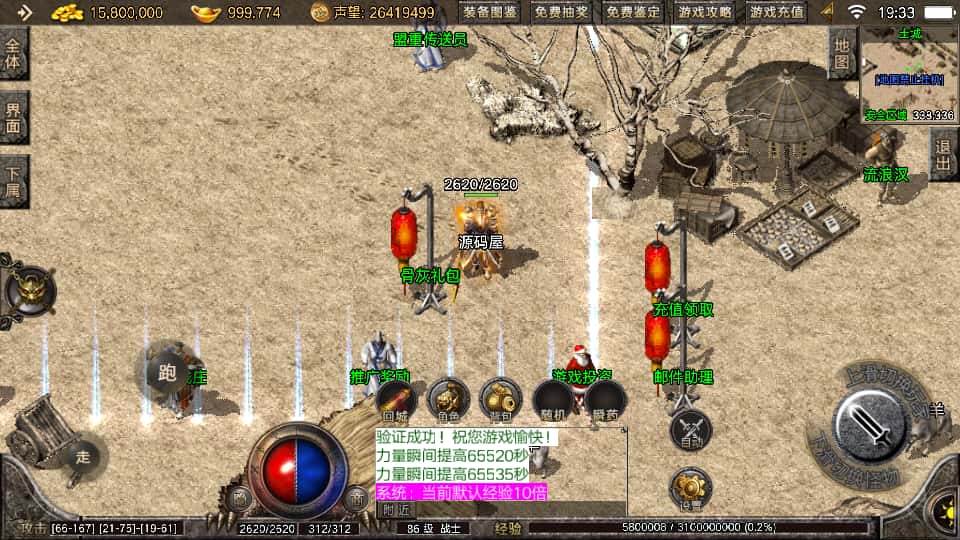
Task: Open the 免费抽奖 free lottery
Action: click(x=562, y=13)
